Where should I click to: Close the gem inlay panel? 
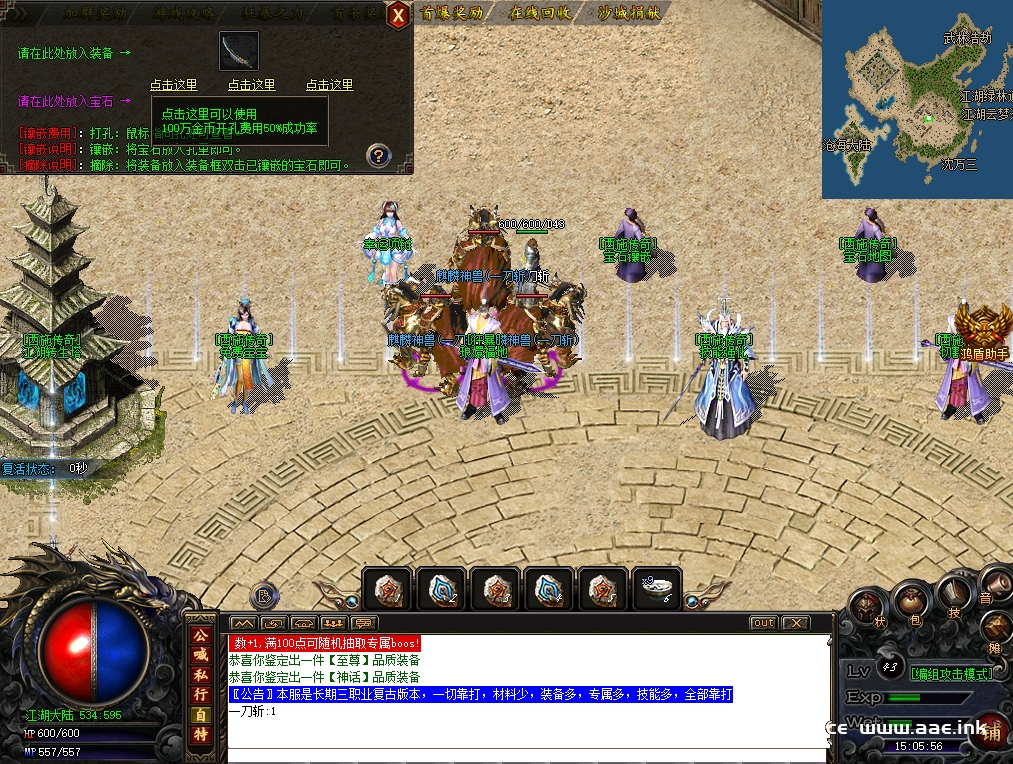(x=398, y=15)
